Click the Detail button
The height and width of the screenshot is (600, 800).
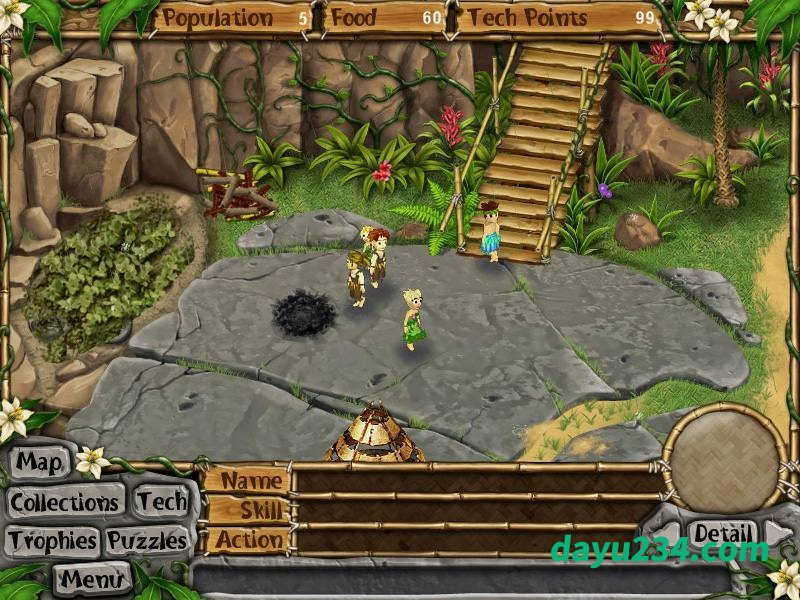[x=722, y=533]
